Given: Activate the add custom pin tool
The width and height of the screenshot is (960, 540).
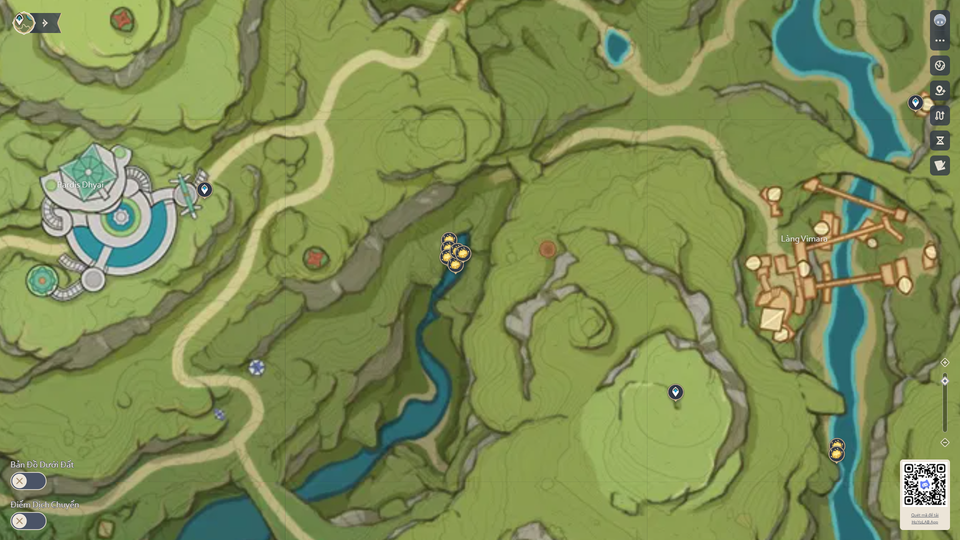Looking at the screenshot, I should [x=940, y=91].
